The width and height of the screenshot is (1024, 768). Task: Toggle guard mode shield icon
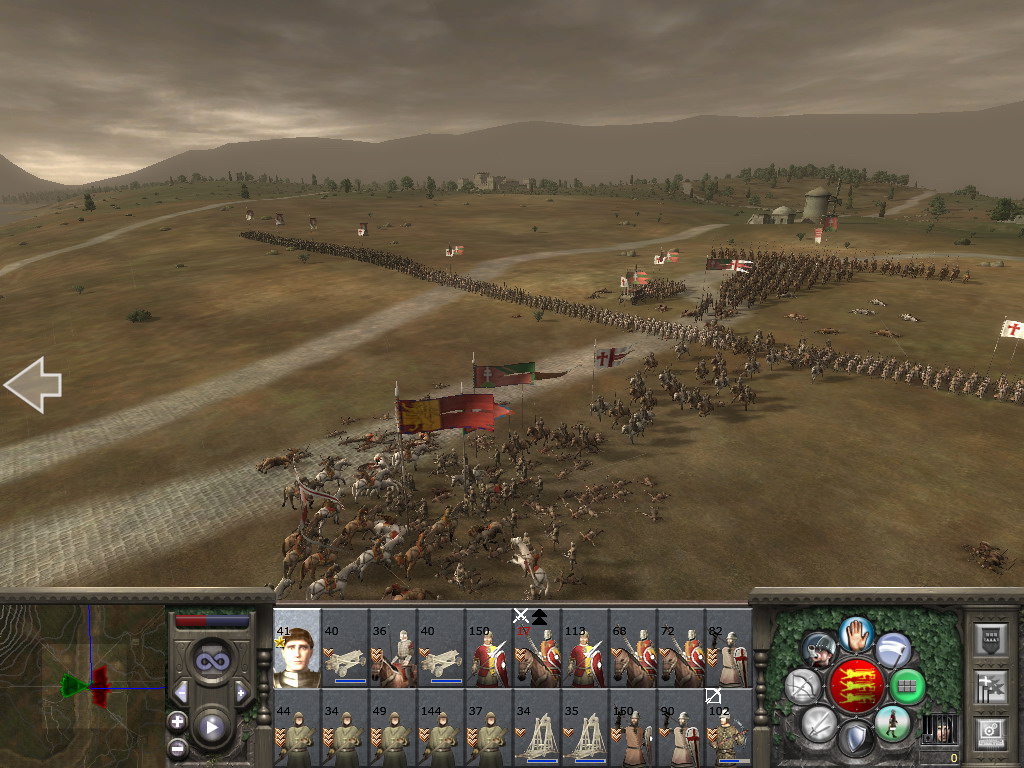[856, 740]
